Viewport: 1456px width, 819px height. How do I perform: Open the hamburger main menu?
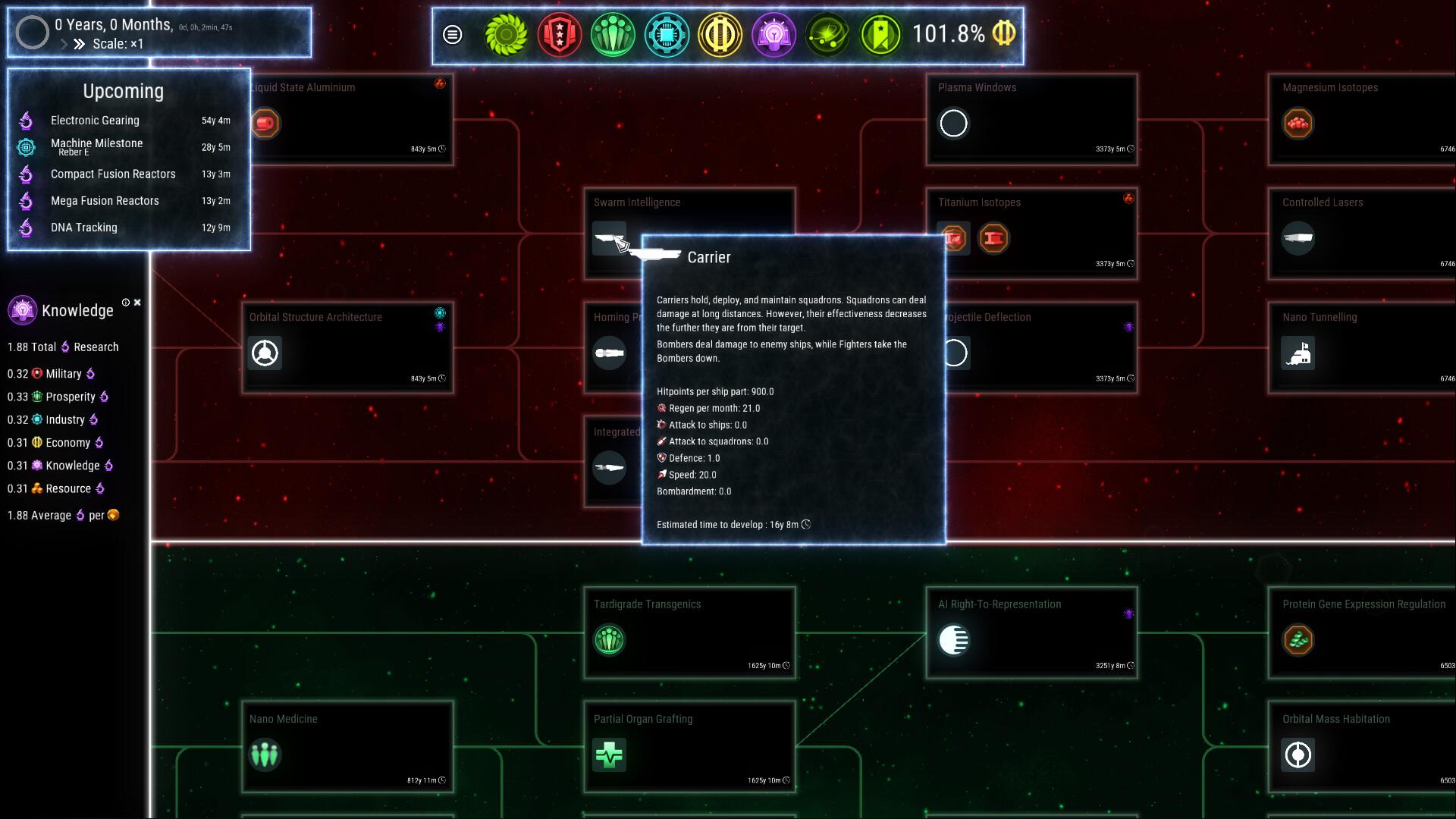453,34
